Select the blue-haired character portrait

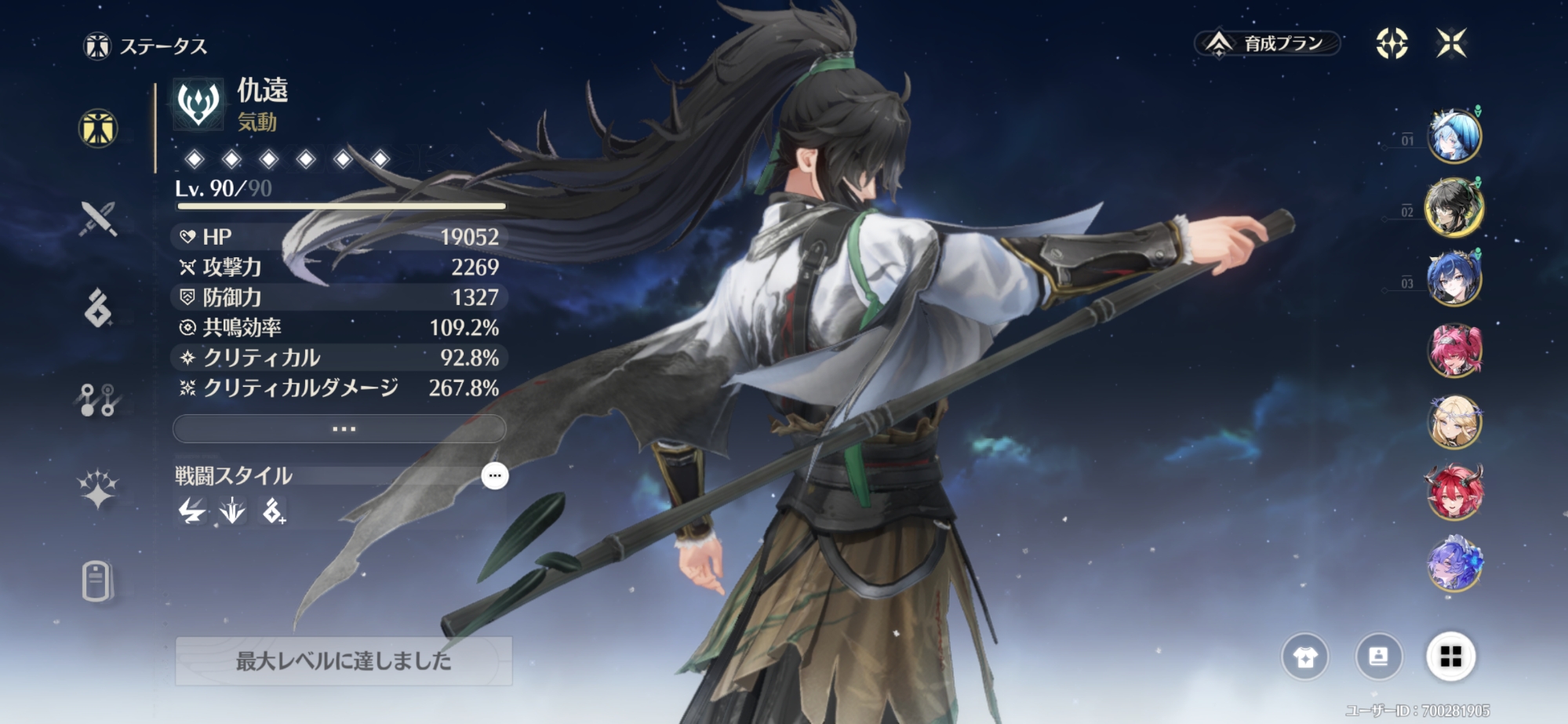click(1453, 136)
